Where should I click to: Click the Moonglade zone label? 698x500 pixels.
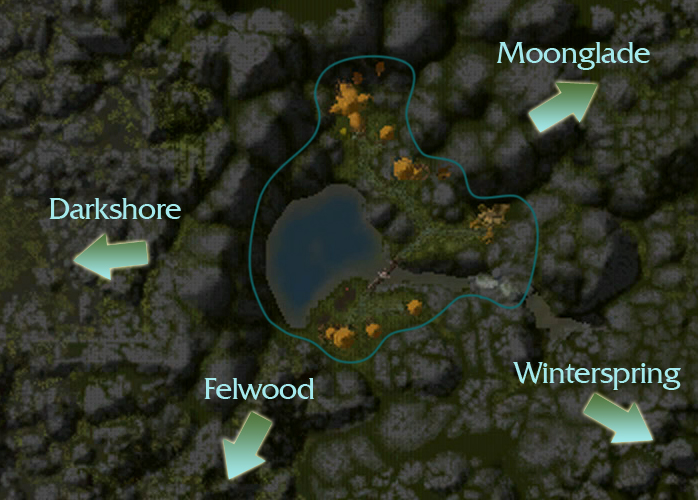click(574, 54)
